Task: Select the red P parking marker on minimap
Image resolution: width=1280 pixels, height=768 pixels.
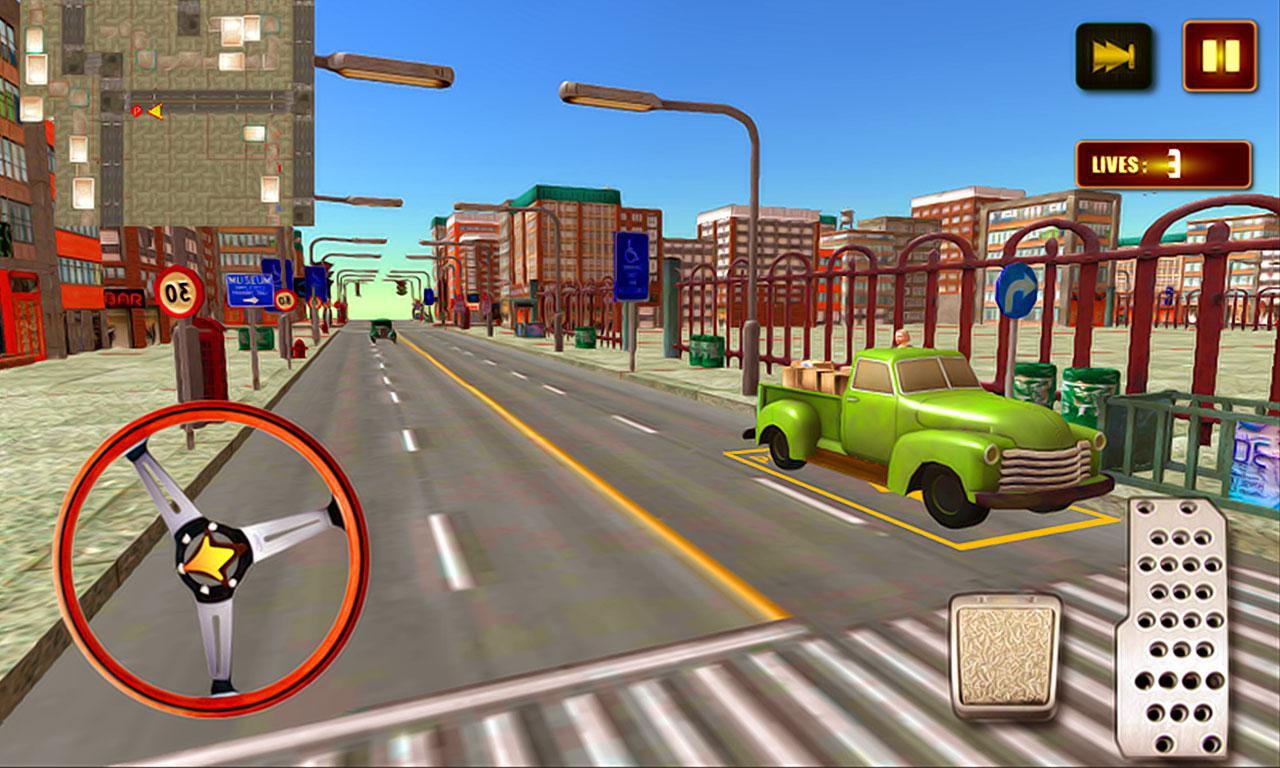Action: pyautogui.click(x=136, y=110)
